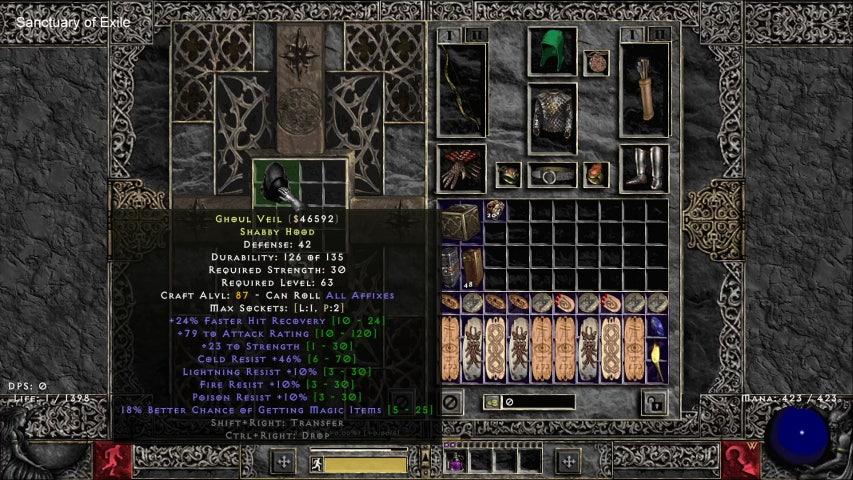Open the right red skill button
This screenshot has height=480, width=853.
point(741,460)
